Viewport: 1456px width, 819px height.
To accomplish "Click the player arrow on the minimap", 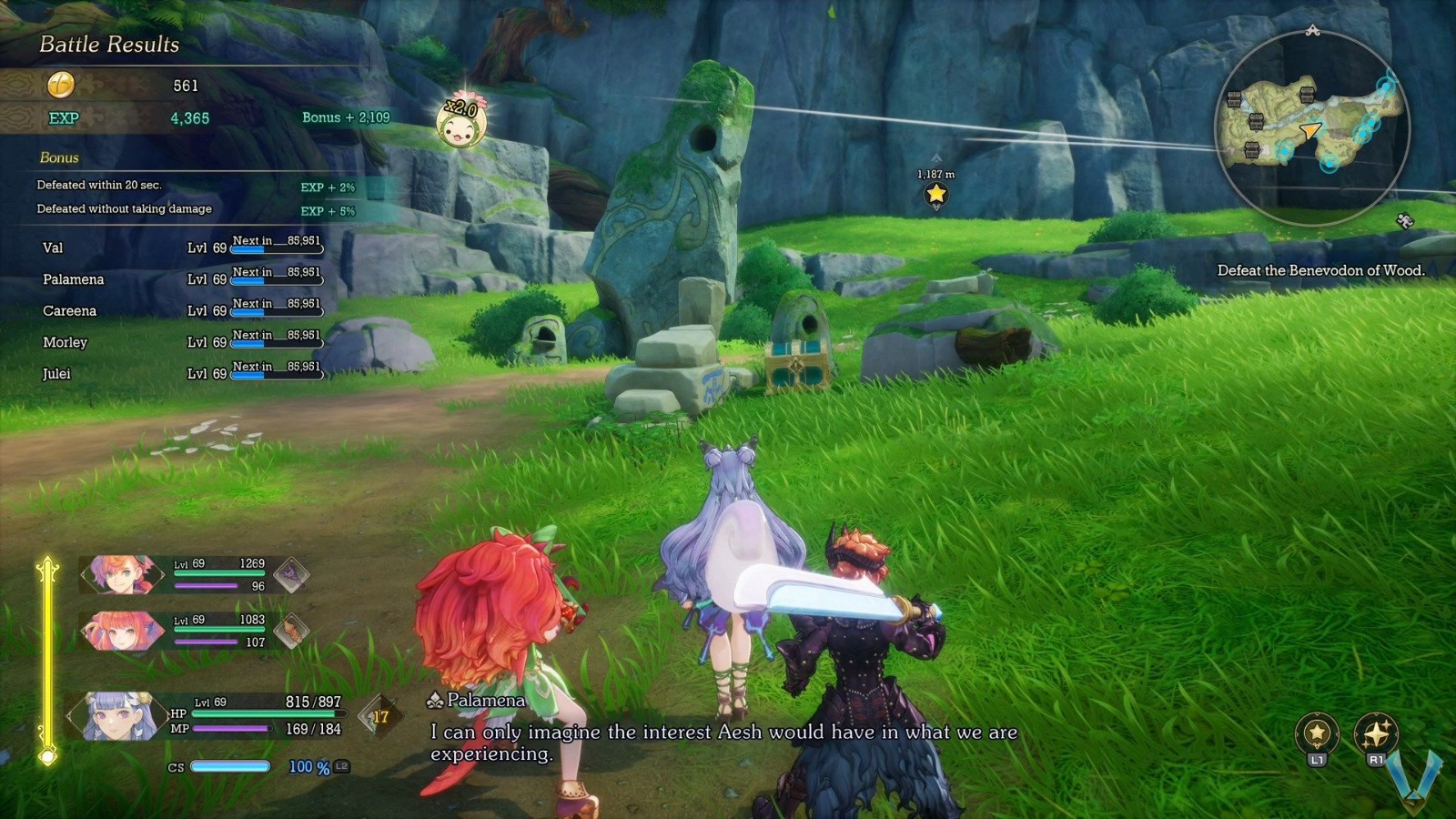I will coord(1309,131).
